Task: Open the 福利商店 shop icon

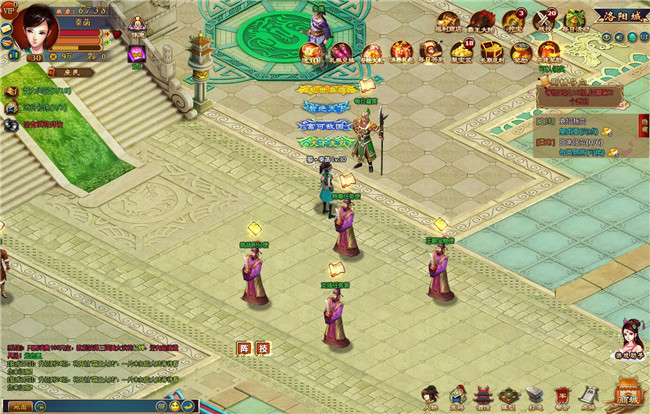Action: coord(453,22)
